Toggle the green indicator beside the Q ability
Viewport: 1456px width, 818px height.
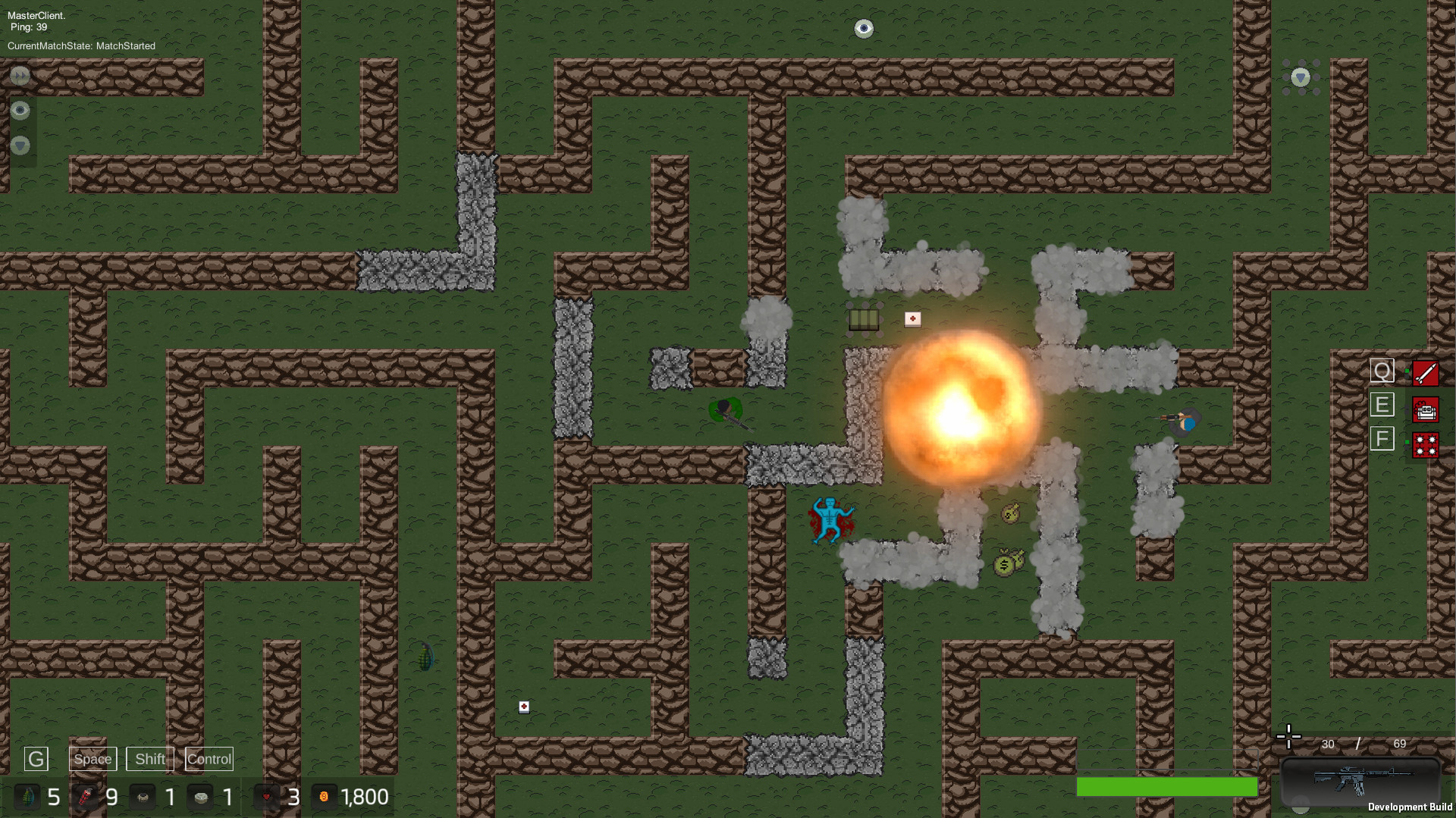[x=1407, y=371]
